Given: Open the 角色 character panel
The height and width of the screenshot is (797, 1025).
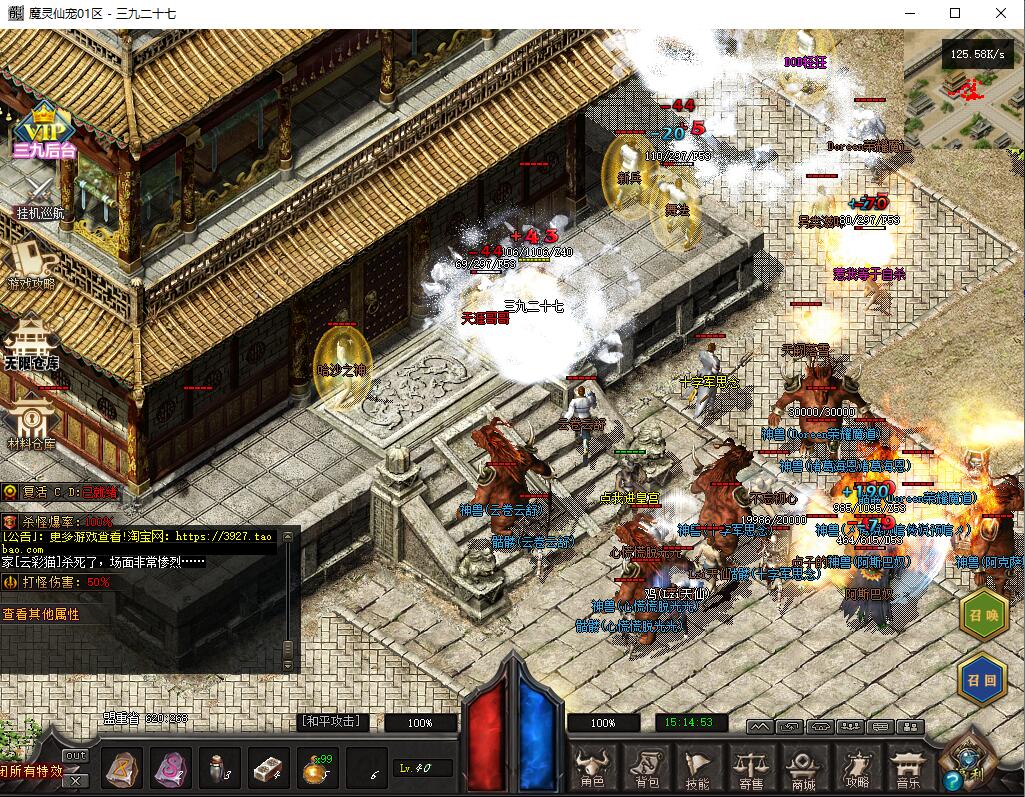Looking at the screenshot, I should pos(591,768).
